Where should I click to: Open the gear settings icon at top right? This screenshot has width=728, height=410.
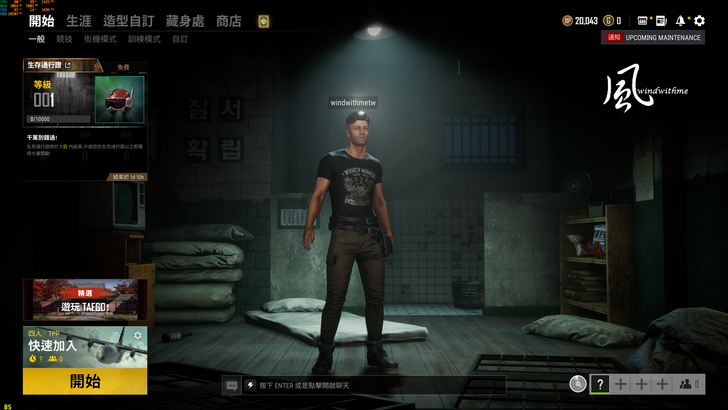point(699,20)
